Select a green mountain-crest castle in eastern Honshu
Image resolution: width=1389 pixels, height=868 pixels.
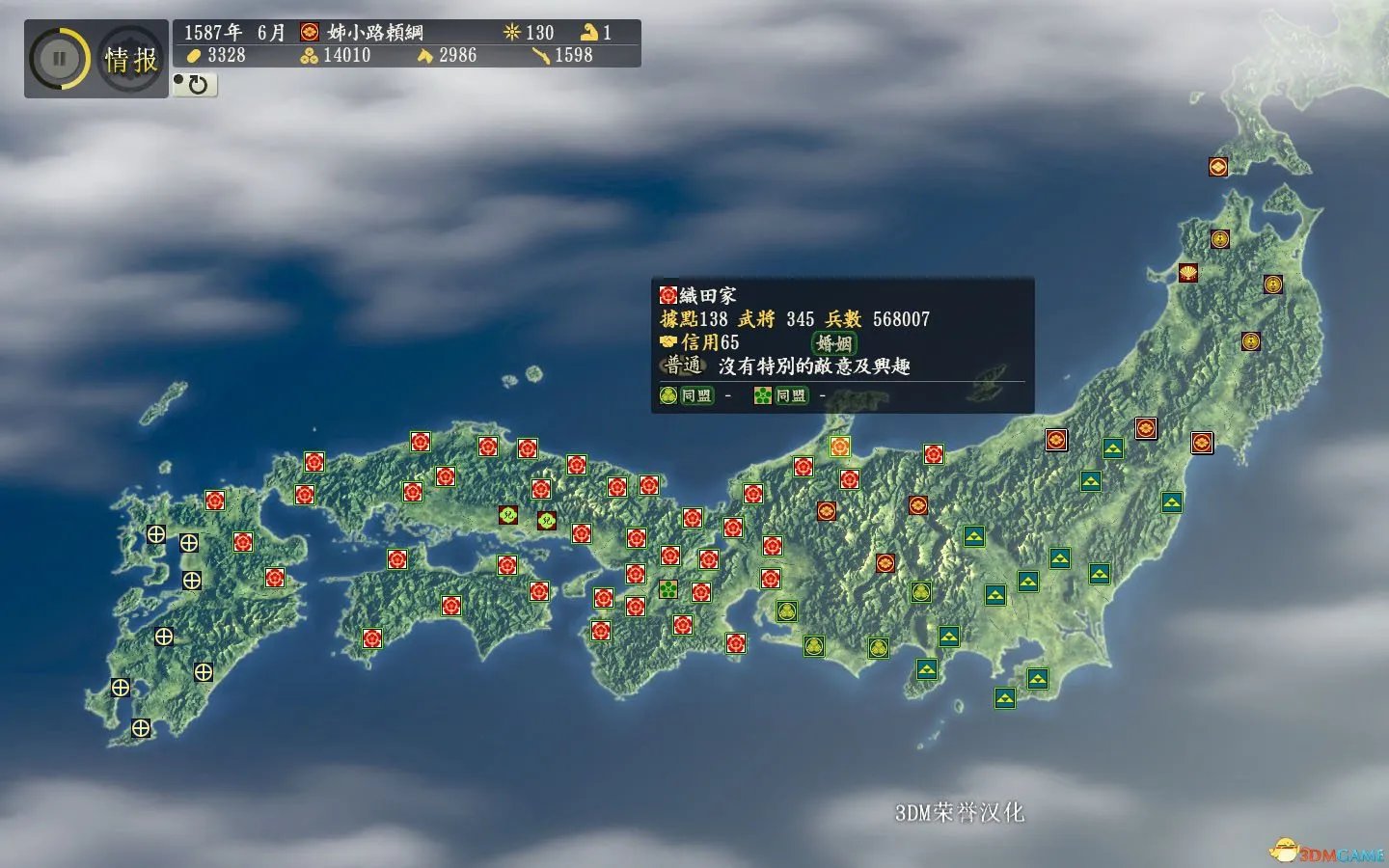1113,447
